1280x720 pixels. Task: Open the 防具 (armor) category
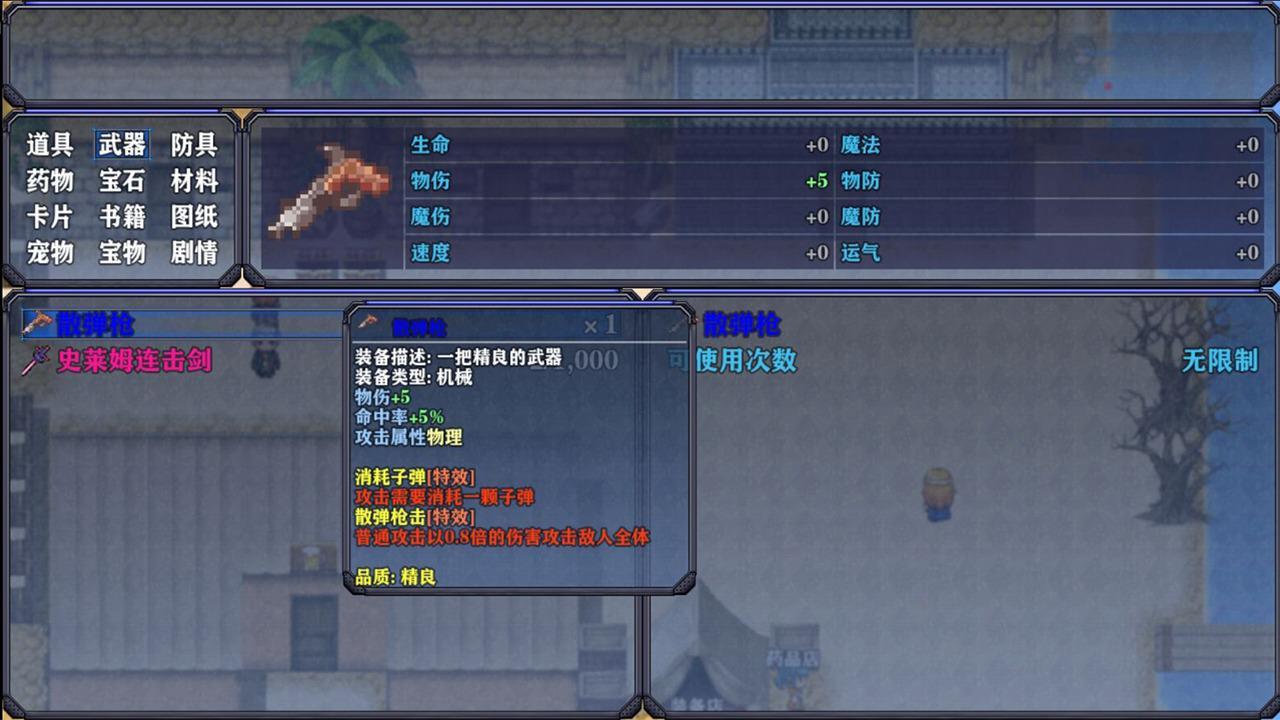(x=196, y=145)
